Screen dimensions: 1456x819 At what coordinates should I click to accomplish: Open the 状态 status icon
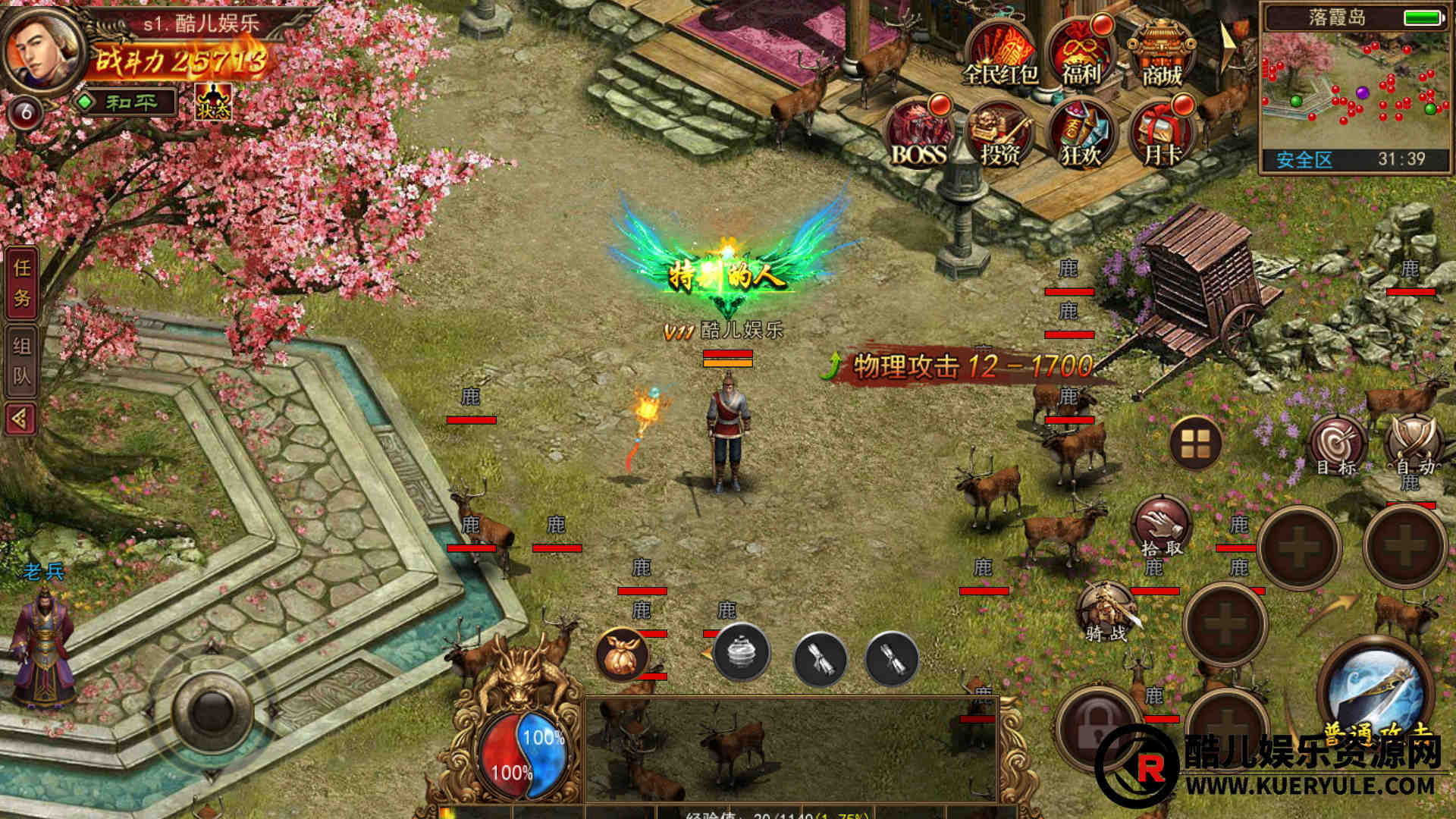[213, 102]
